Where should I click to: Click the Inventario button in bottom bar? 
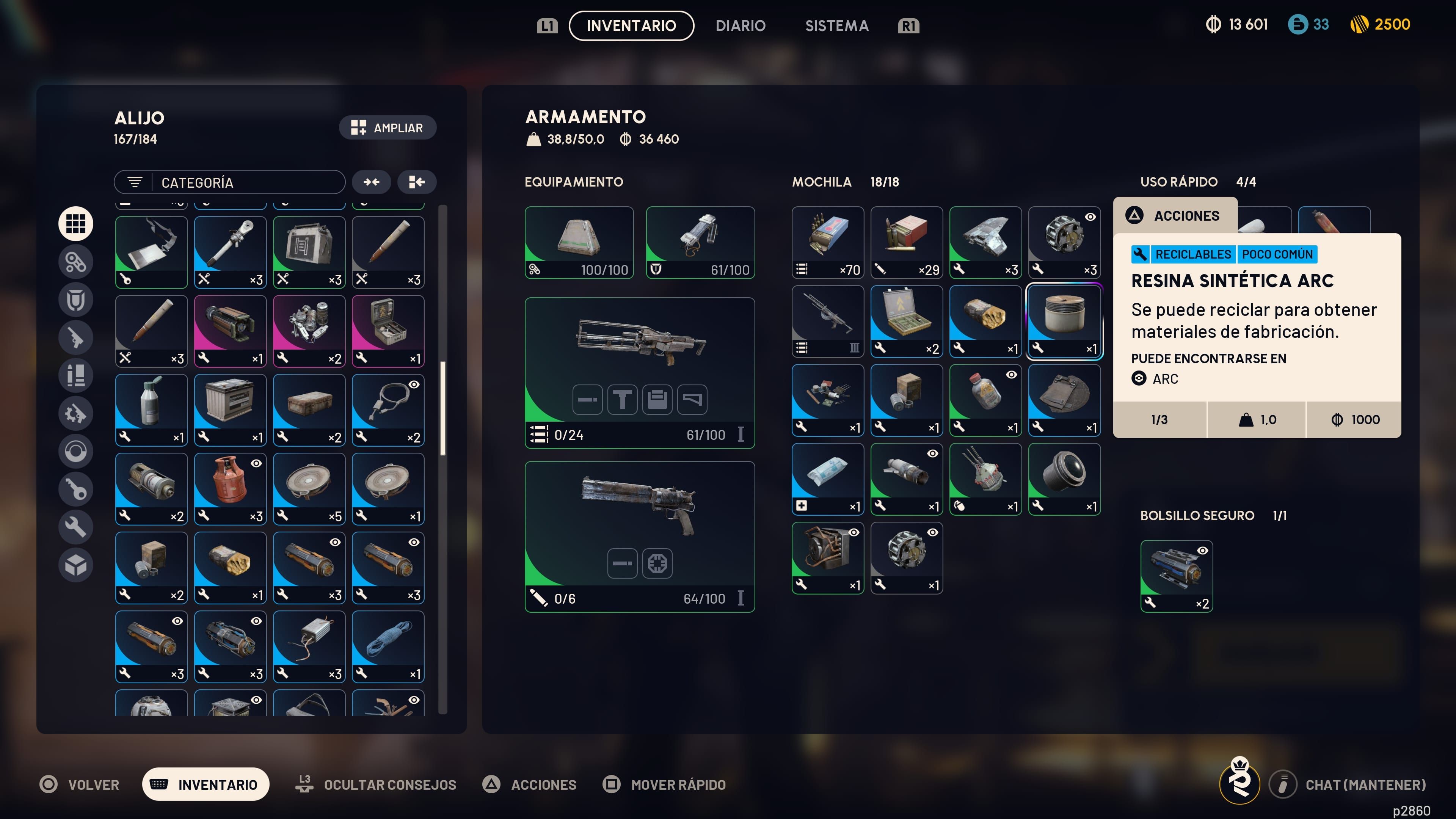pyautogui.click(x=206, y=784)
